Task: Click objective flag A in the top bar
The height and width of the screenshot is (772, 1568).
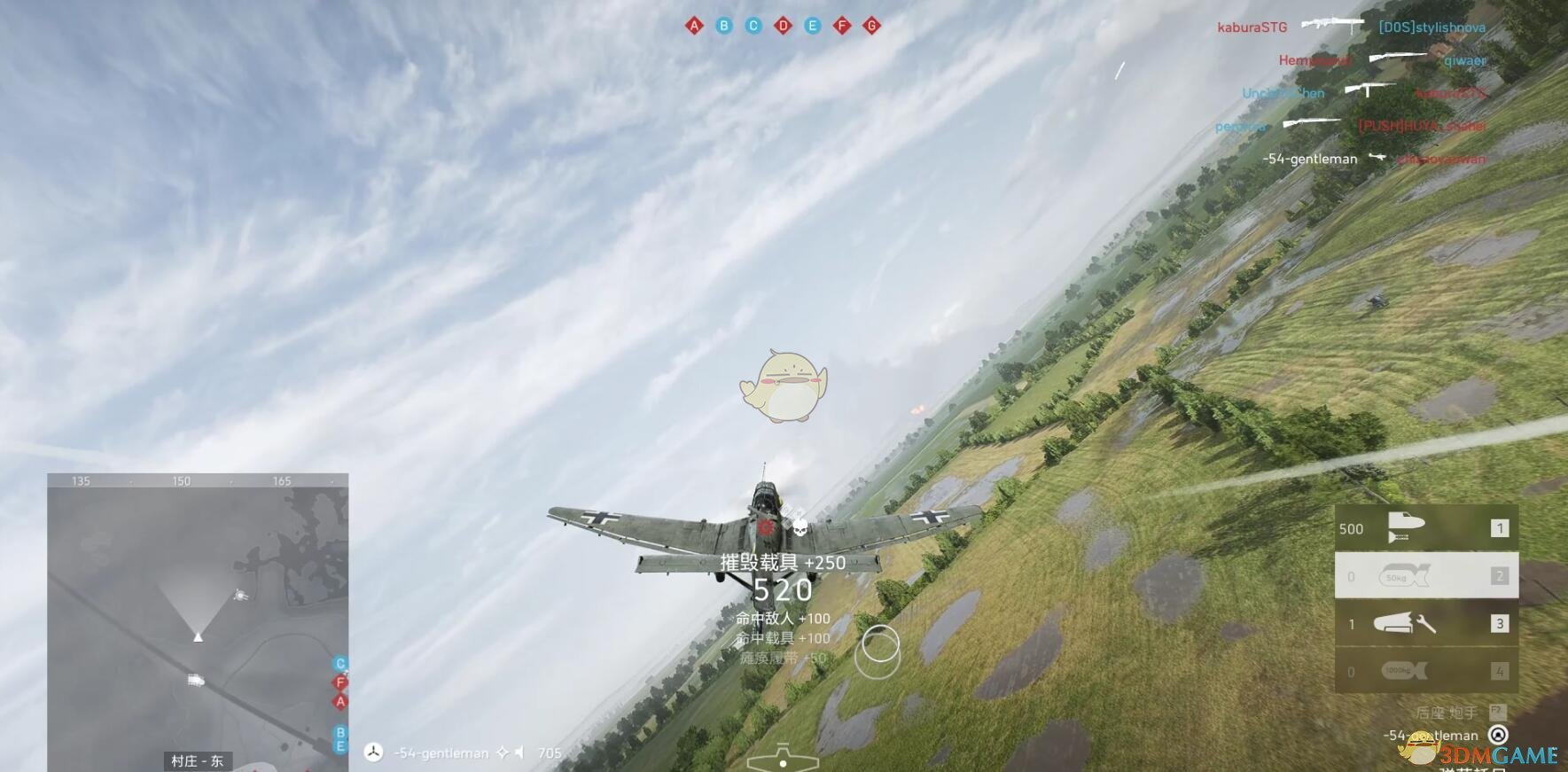Action: tap(694, 26)
